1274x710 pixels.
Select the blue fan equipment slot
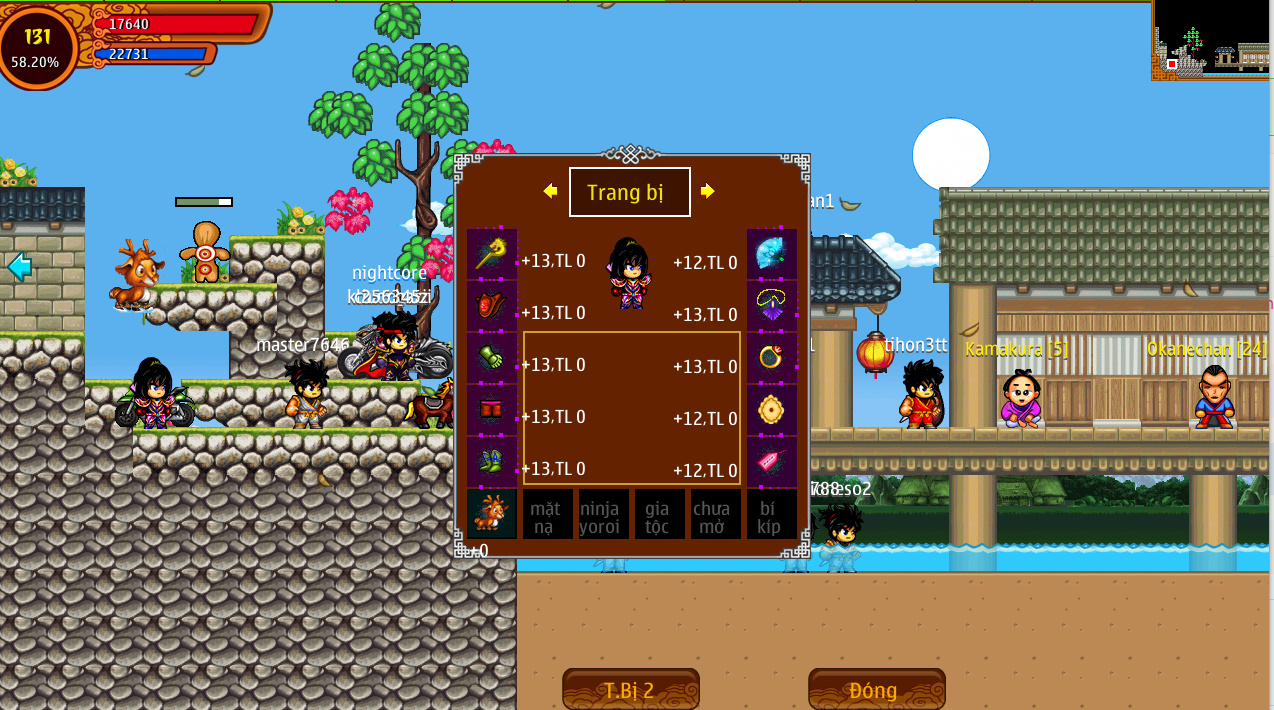[772, 254]
